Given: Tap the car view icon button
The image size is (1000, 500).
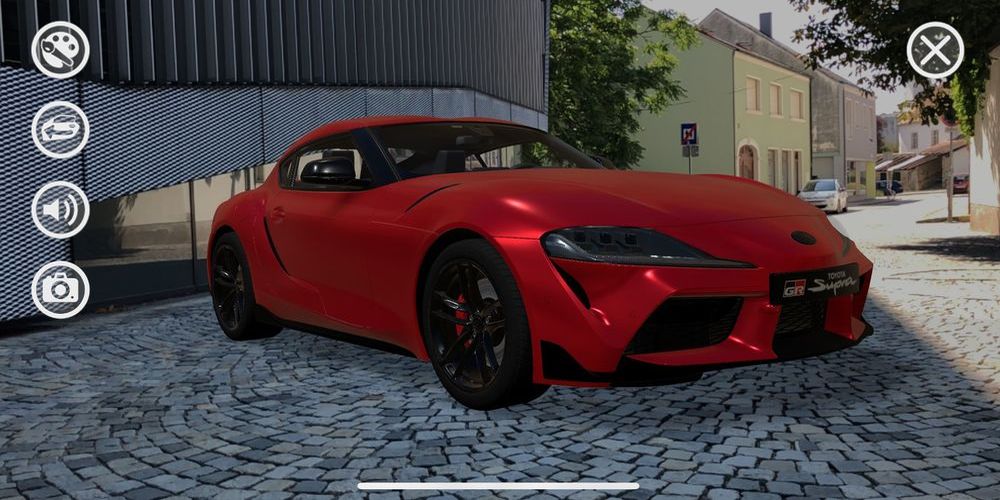Looking at the screenshot, I should coord(60,130).
